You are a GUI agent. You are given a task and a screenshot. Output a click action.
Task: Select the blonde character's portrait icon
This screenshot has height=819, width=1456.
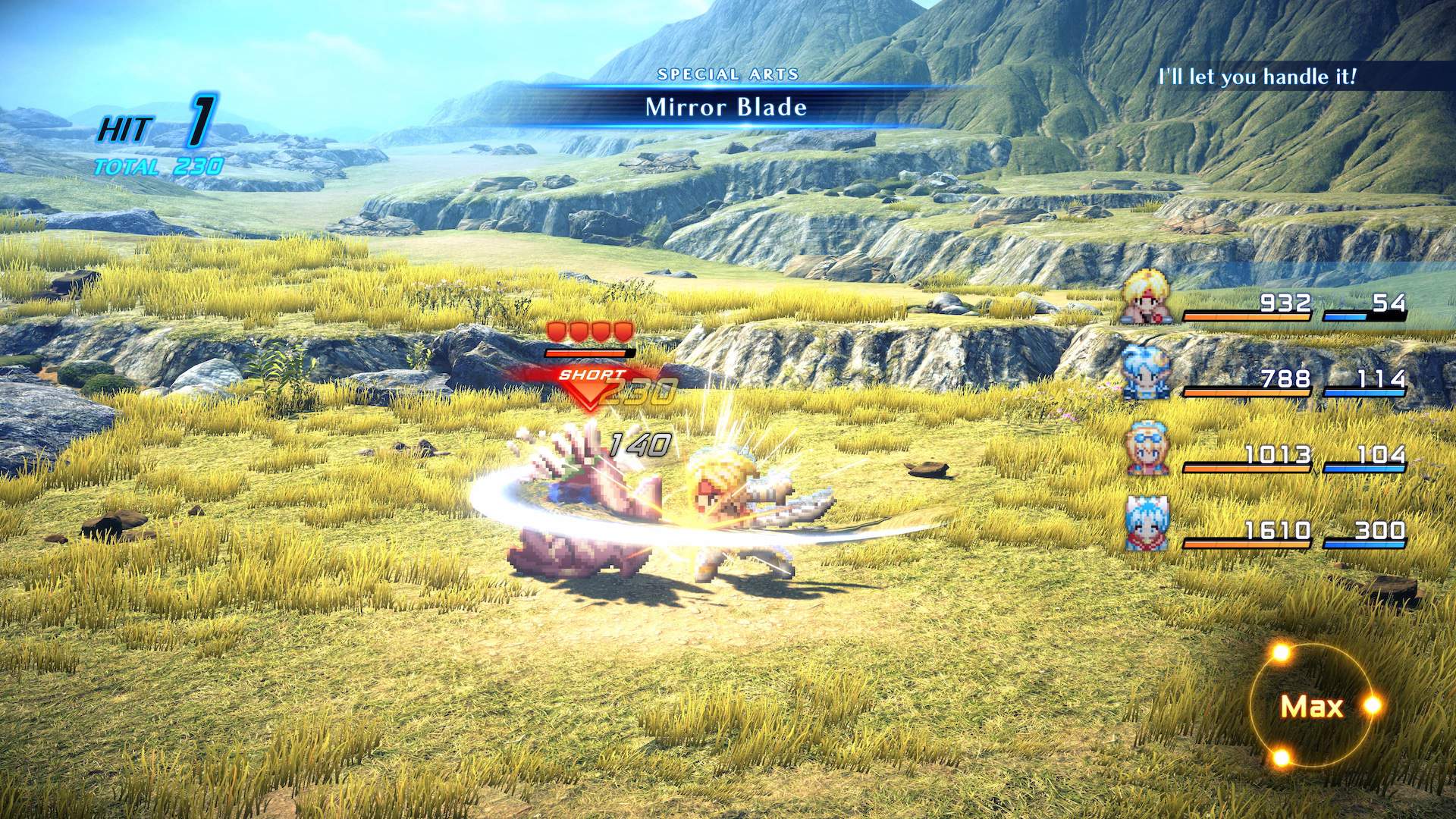coord(1145,297)
